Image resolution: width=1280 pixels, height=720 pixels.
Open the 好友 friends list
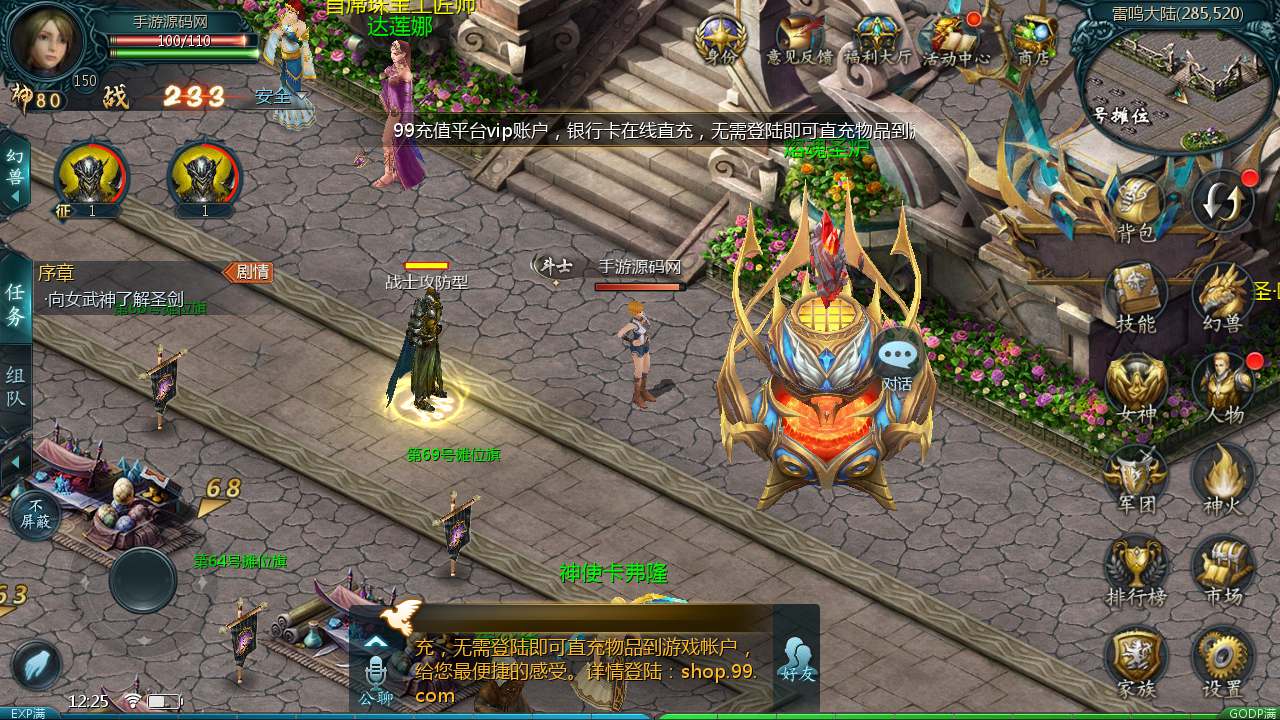pos(797,658)
